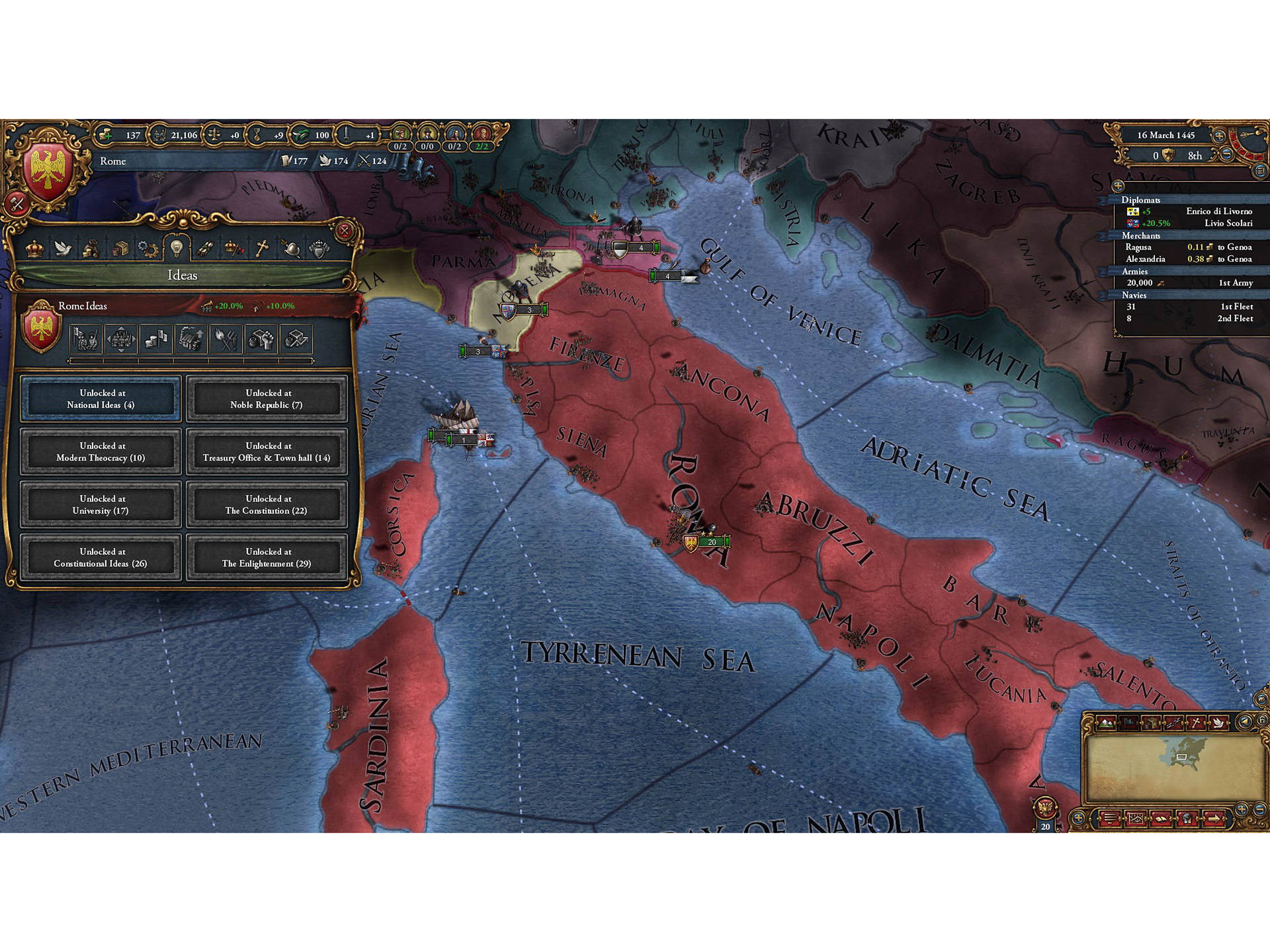This screenshot has height=952, width=1270.
Task: Toggle religious map mode on the minimap
Action: pyautogui.click(x=1196, y=723)
